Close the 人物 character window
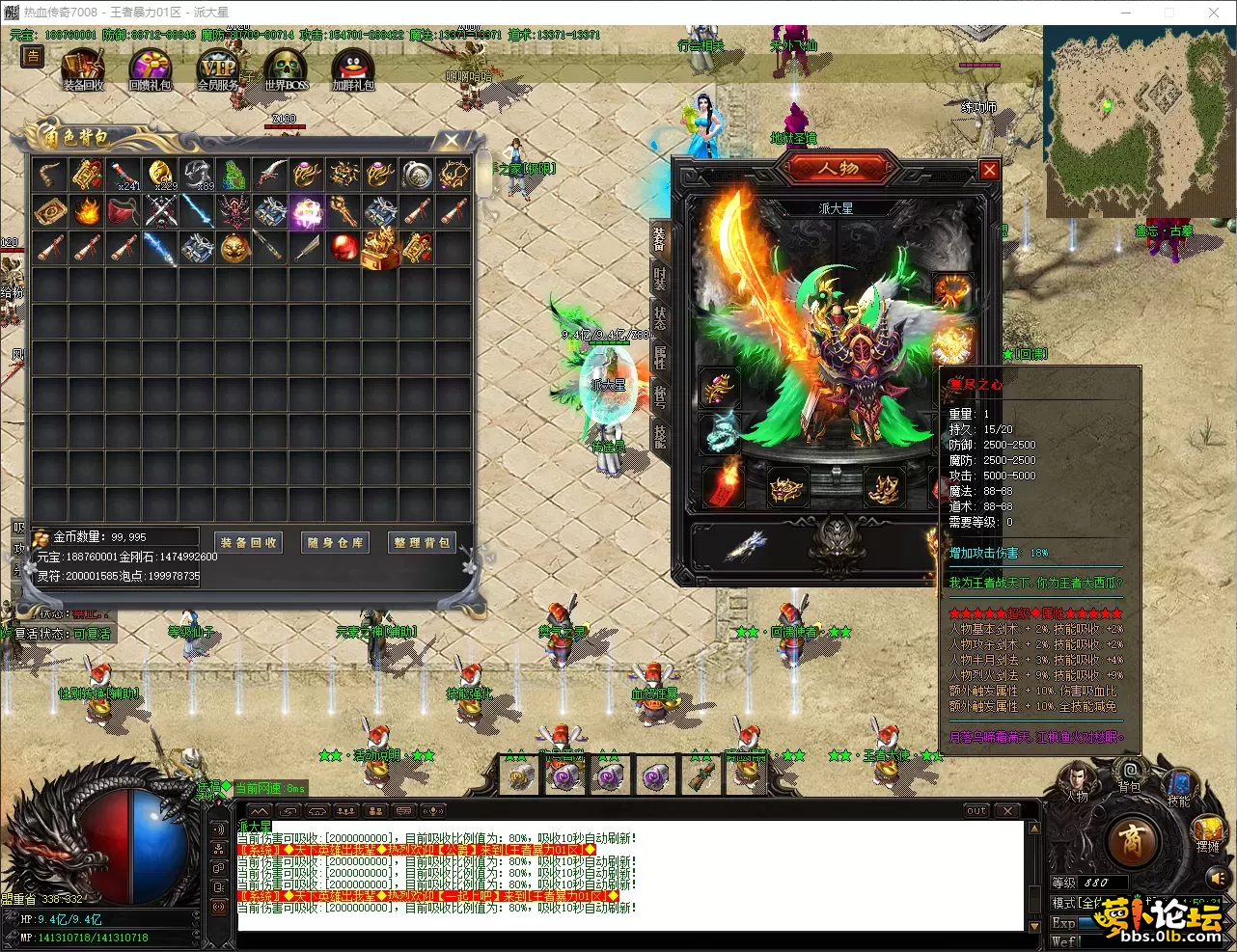This screenshot has height=952, width=1237. click(x=989, y=170)
